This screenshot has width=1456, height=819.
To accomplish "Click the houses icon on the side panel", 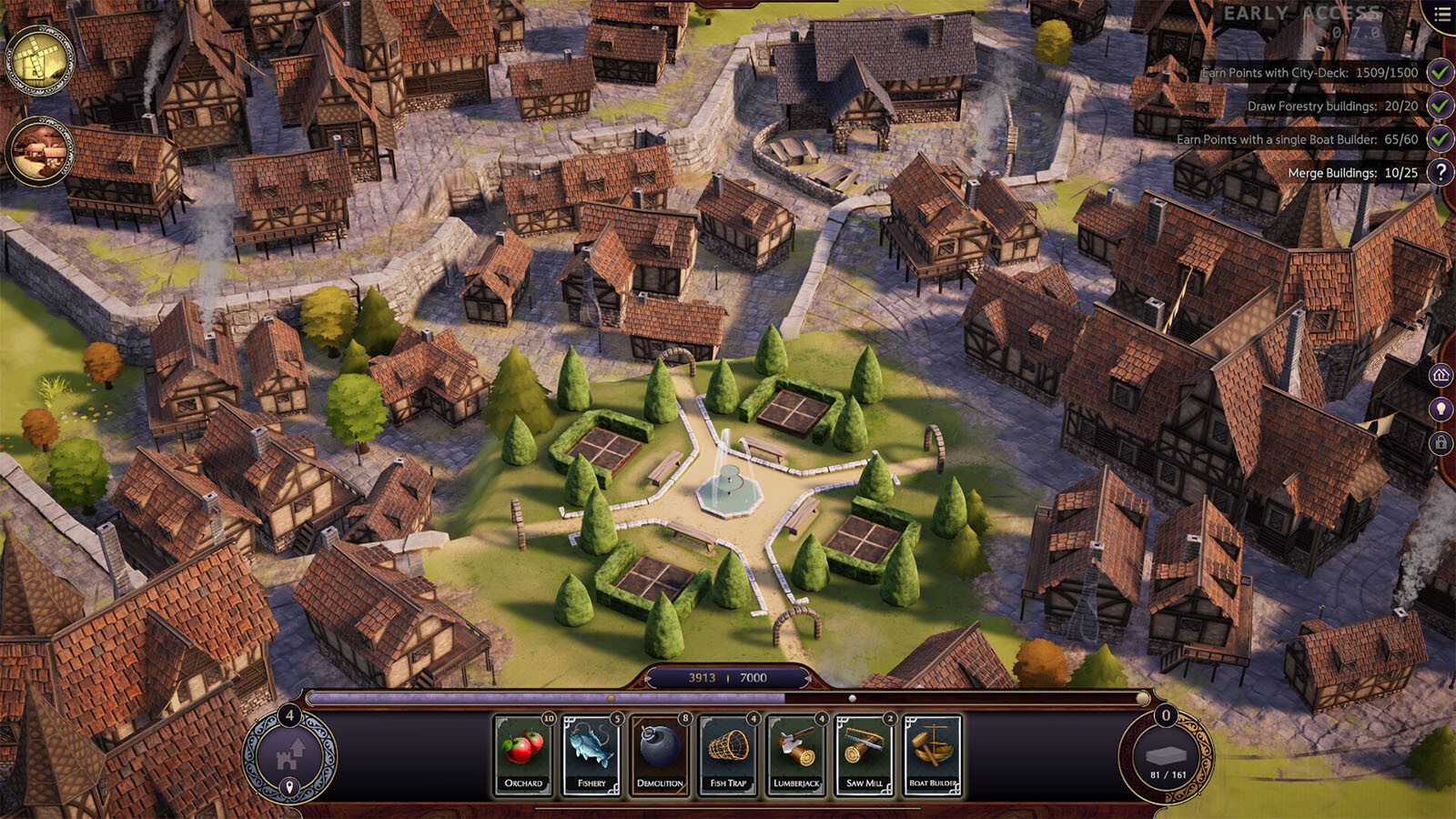I will pyautogui.click(x=1441, y=374).
